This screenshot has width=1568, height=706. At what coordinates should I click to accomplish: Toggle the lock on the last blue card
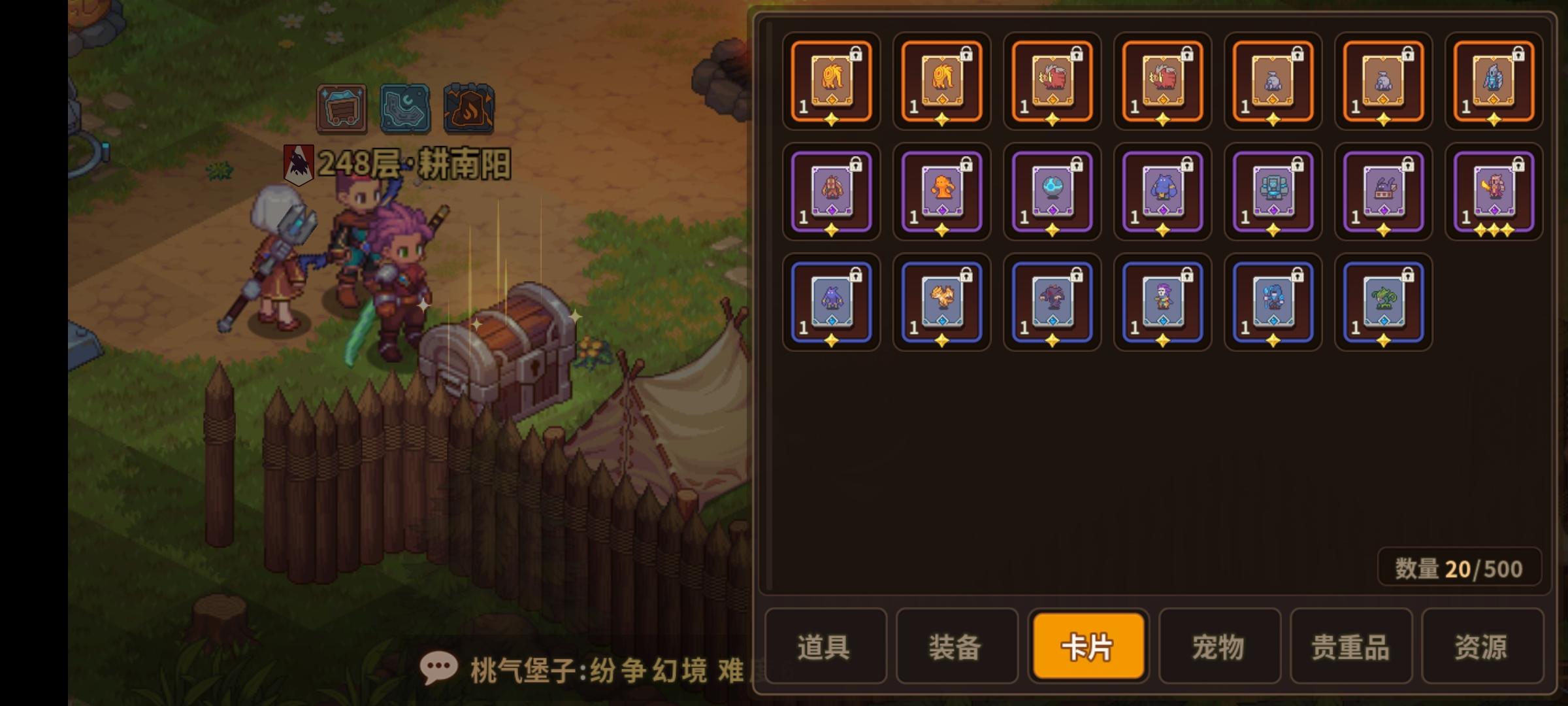coord(1407,276)
